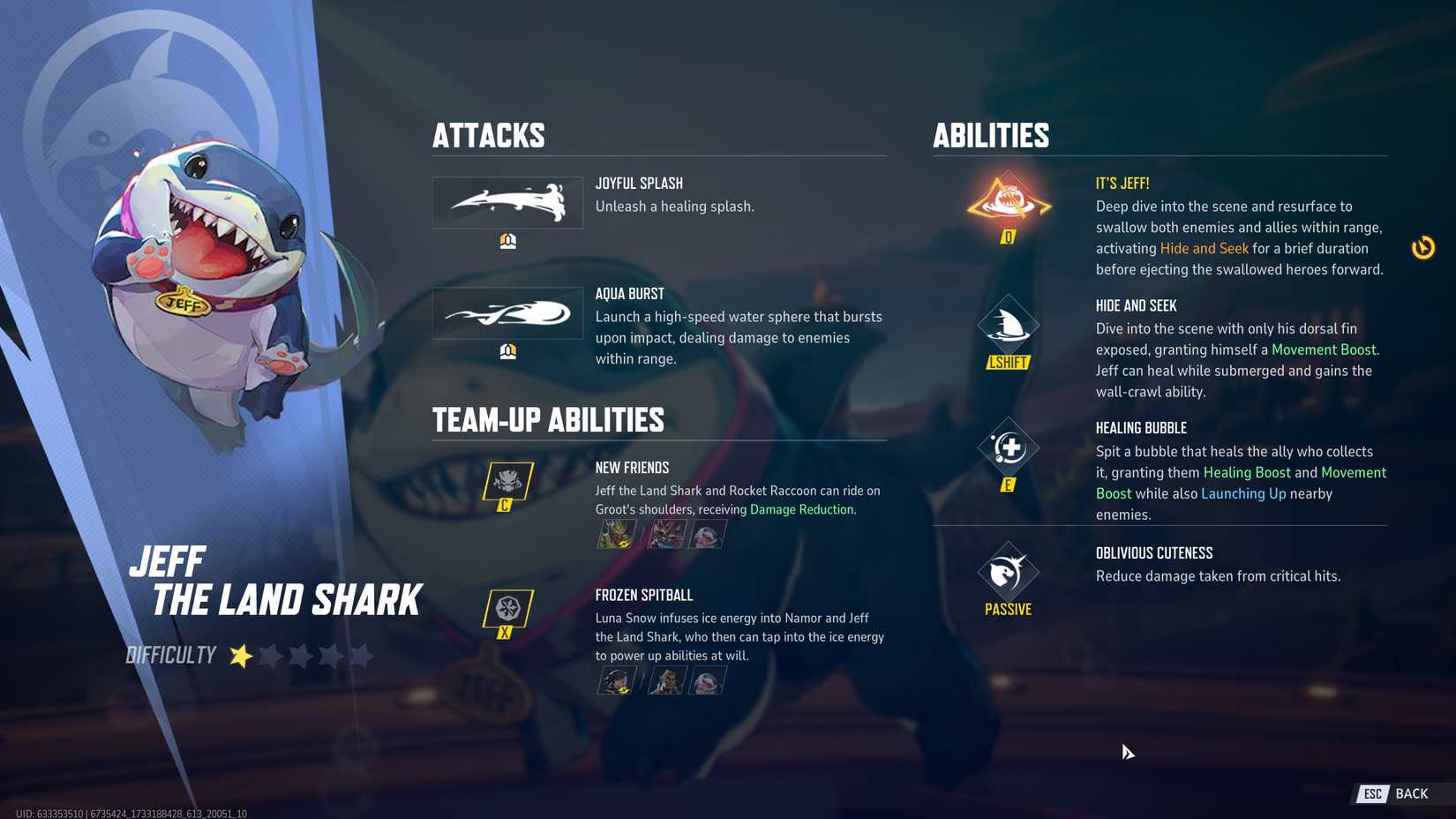Select the Damage Reduction highlighted text

tap(802, 509)
